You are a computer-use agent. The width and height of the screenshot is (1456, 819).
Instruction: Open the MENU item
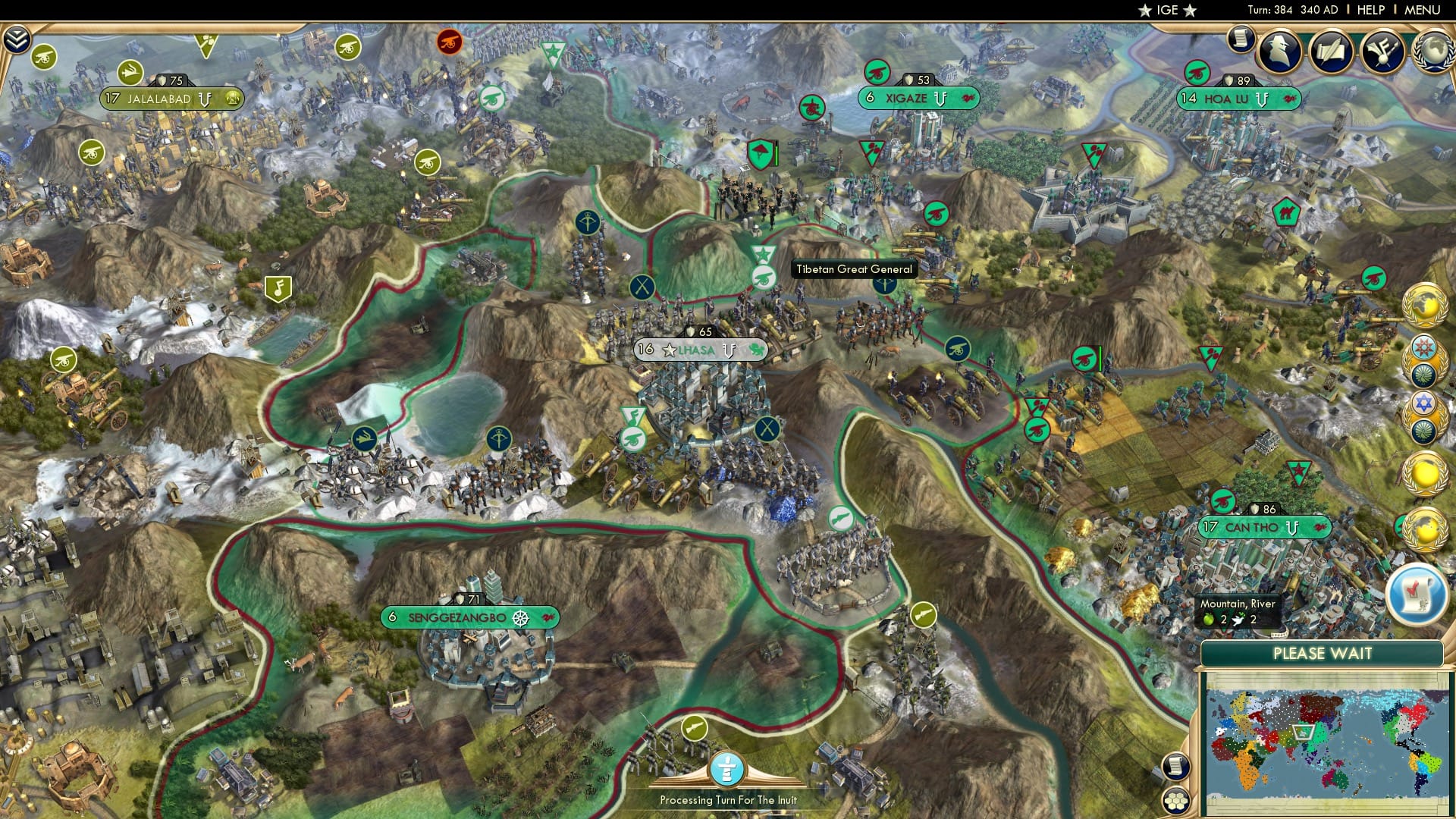1425,11
